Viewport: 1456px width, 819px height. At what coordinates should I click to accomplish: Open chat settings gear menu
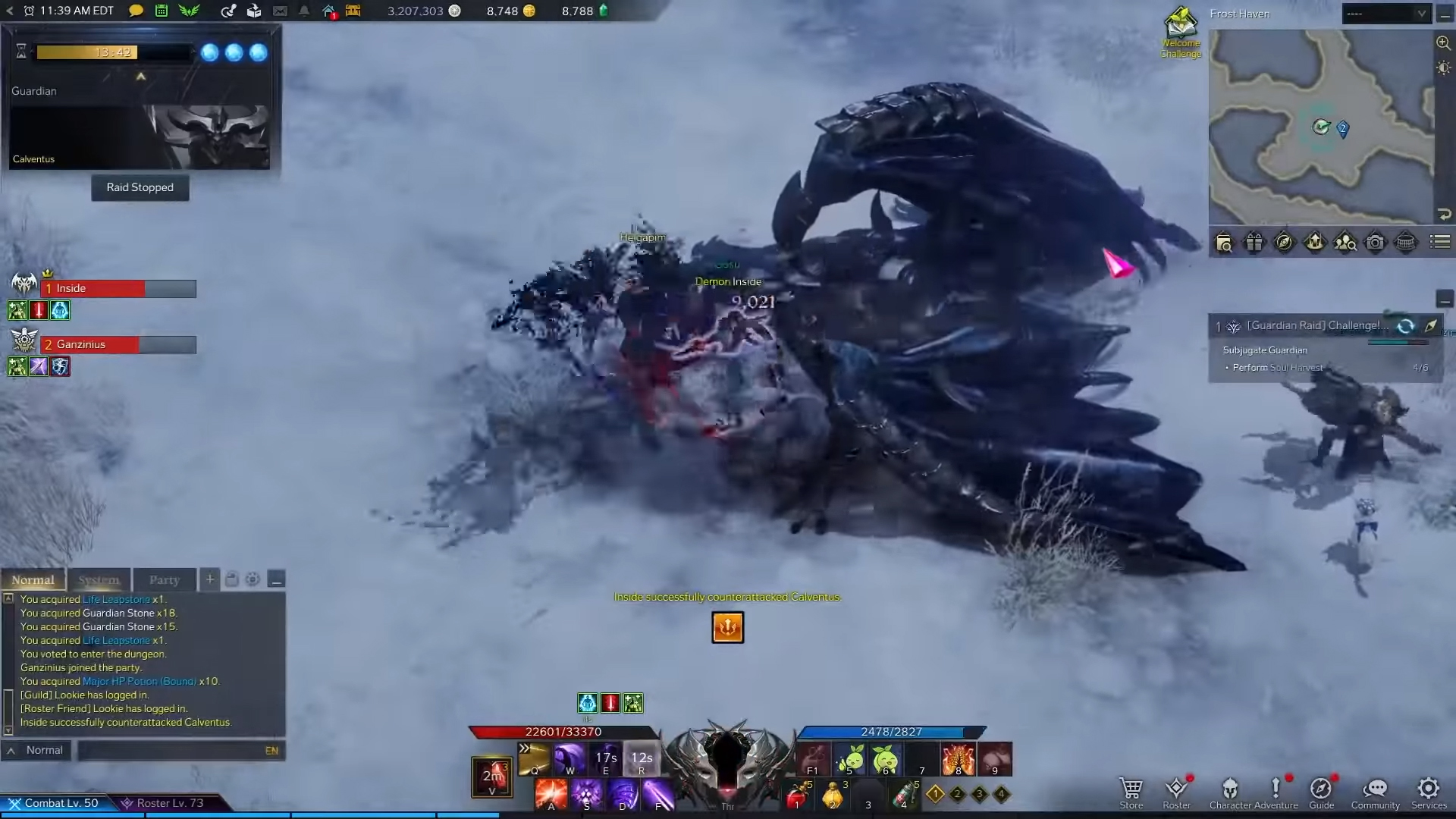tap(253, 579)
